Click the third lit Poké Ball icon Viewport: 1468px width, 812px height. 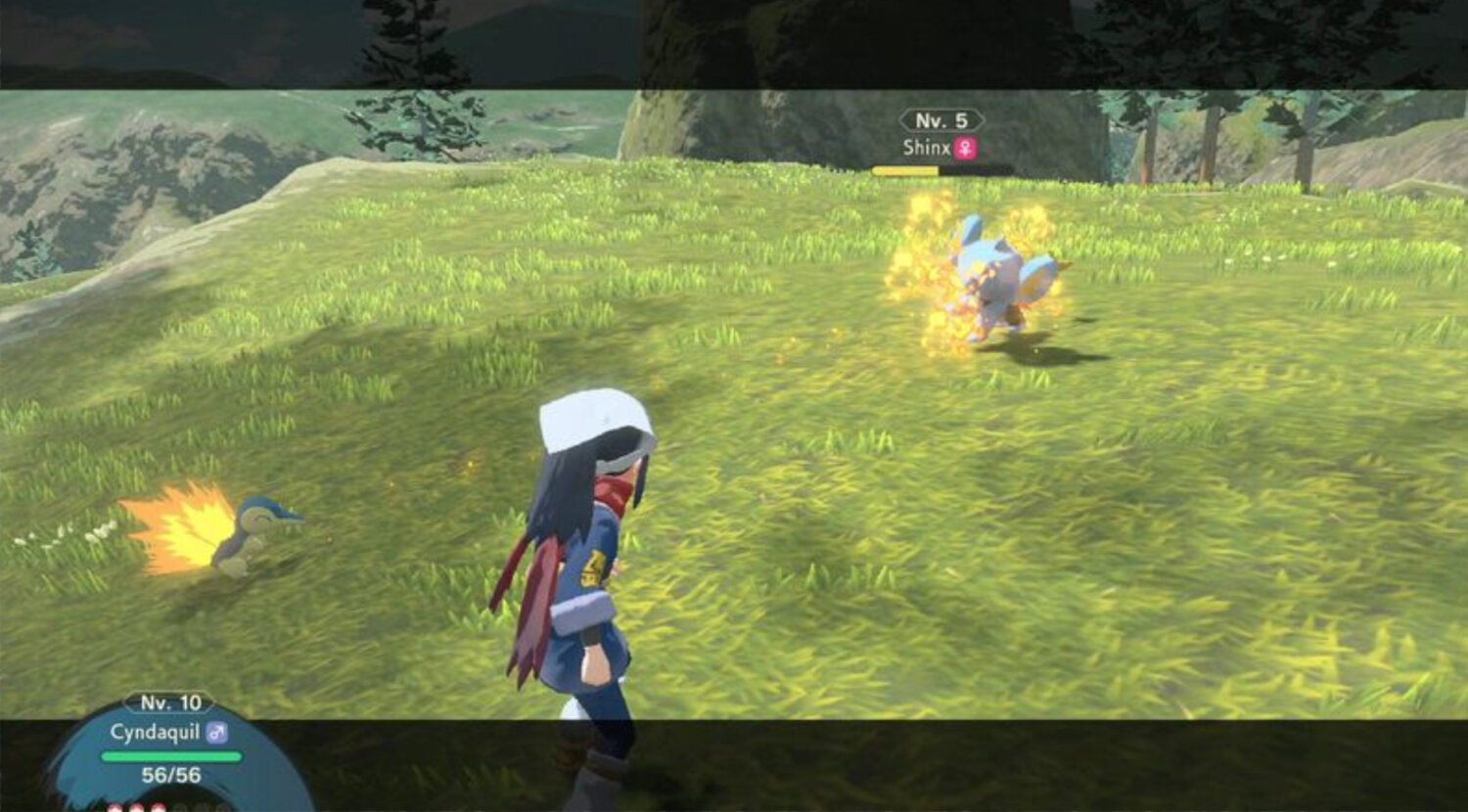point(160,807)
